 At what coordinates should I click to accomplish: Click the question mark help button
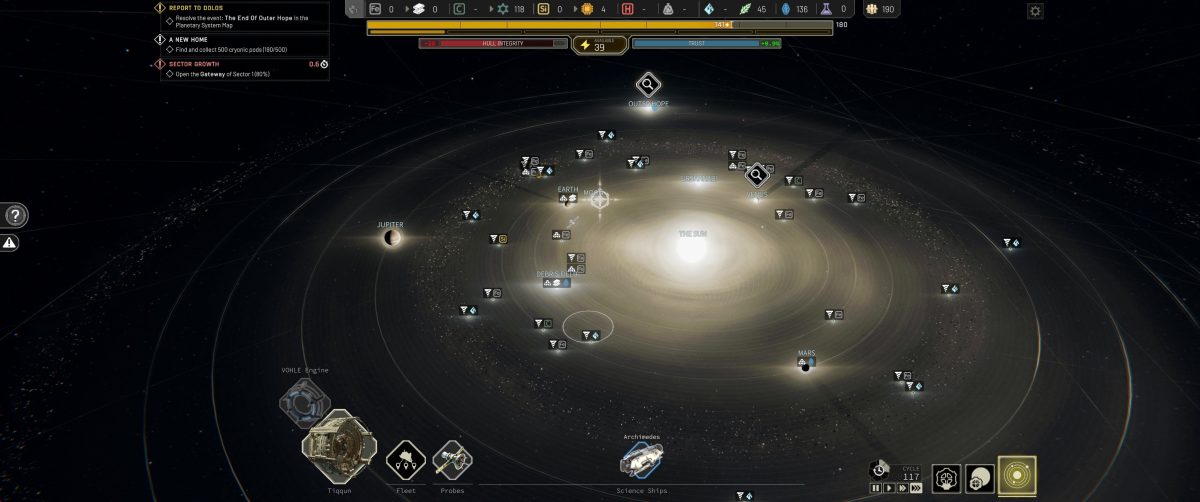pyautogui.click(x=16, y=215)
